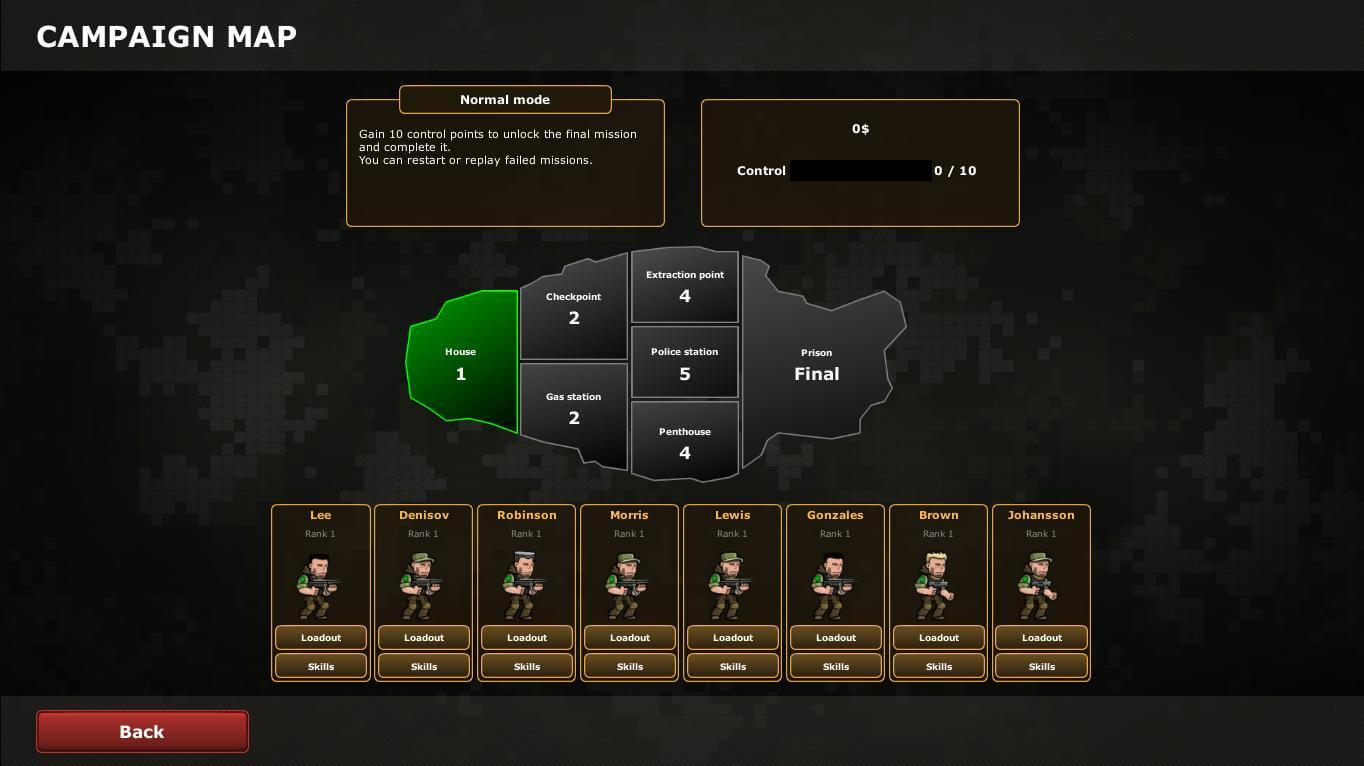This screenshot has width=1364, height=766.
Task: Open Denisov's Loadout
Action: tap(424, 638)
